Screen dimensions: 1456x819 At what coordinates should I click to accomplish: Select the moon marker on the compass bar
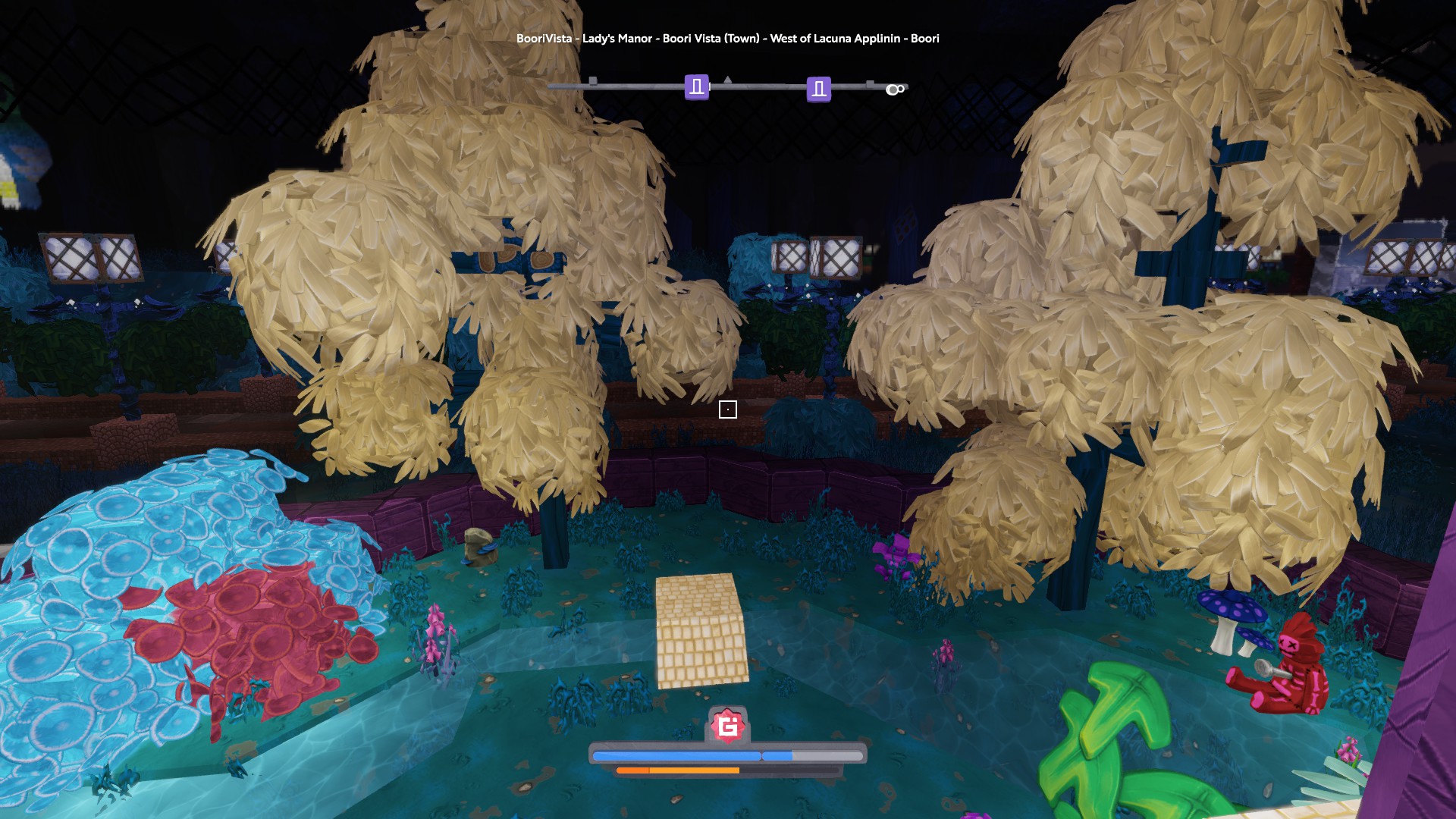(894, 89)
